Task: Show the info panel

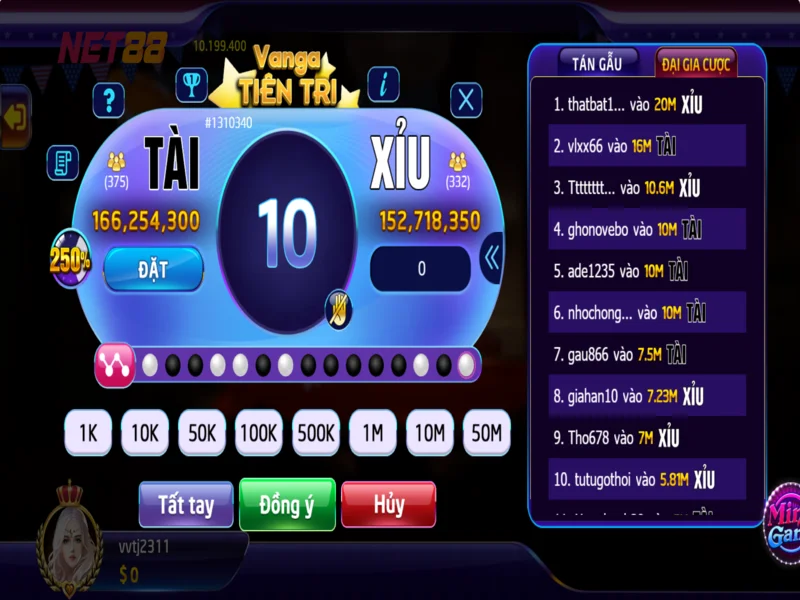Action: click(x=384, y=85)
